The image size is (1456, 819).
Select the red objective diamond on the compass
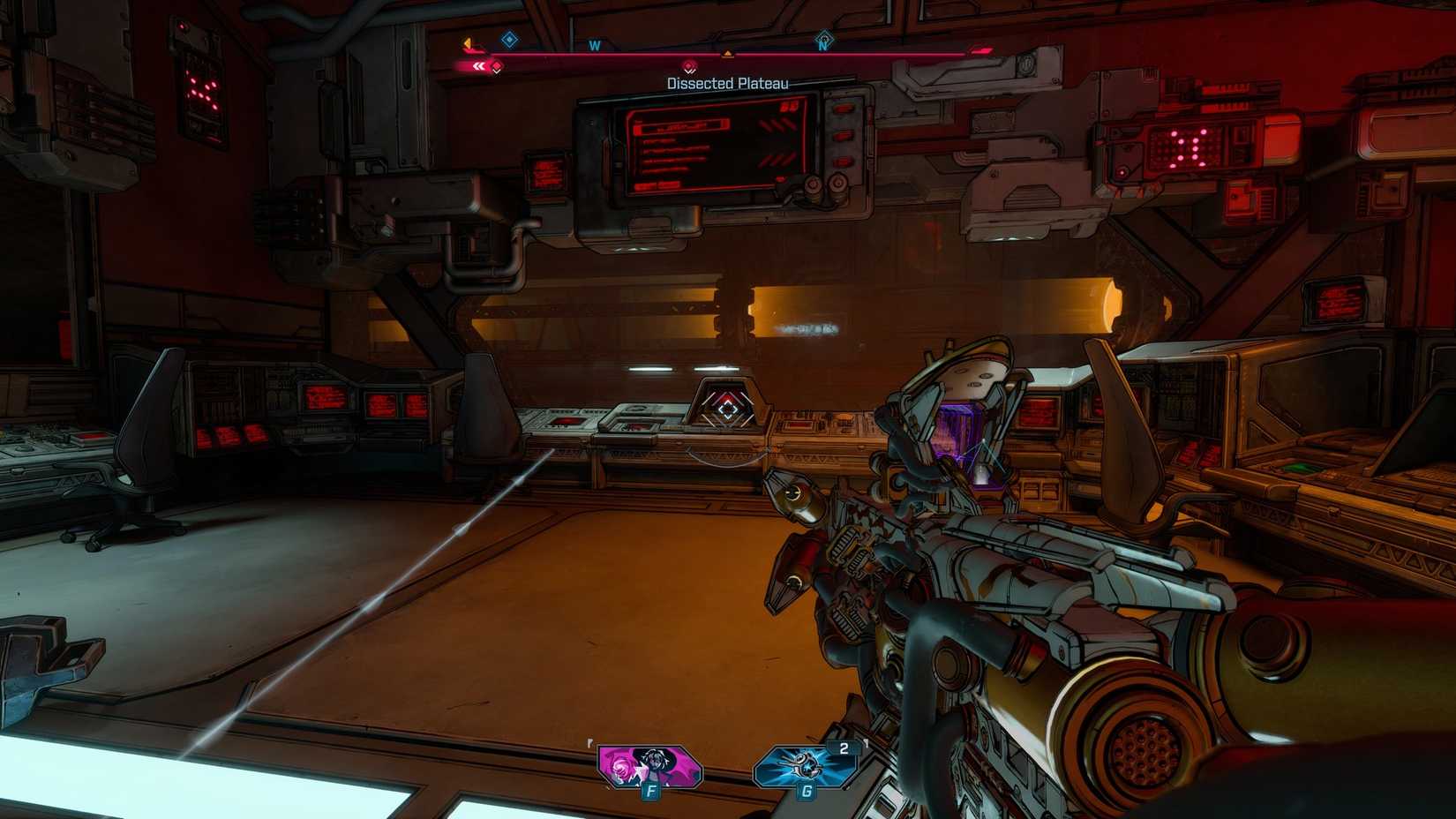(690, 65)
